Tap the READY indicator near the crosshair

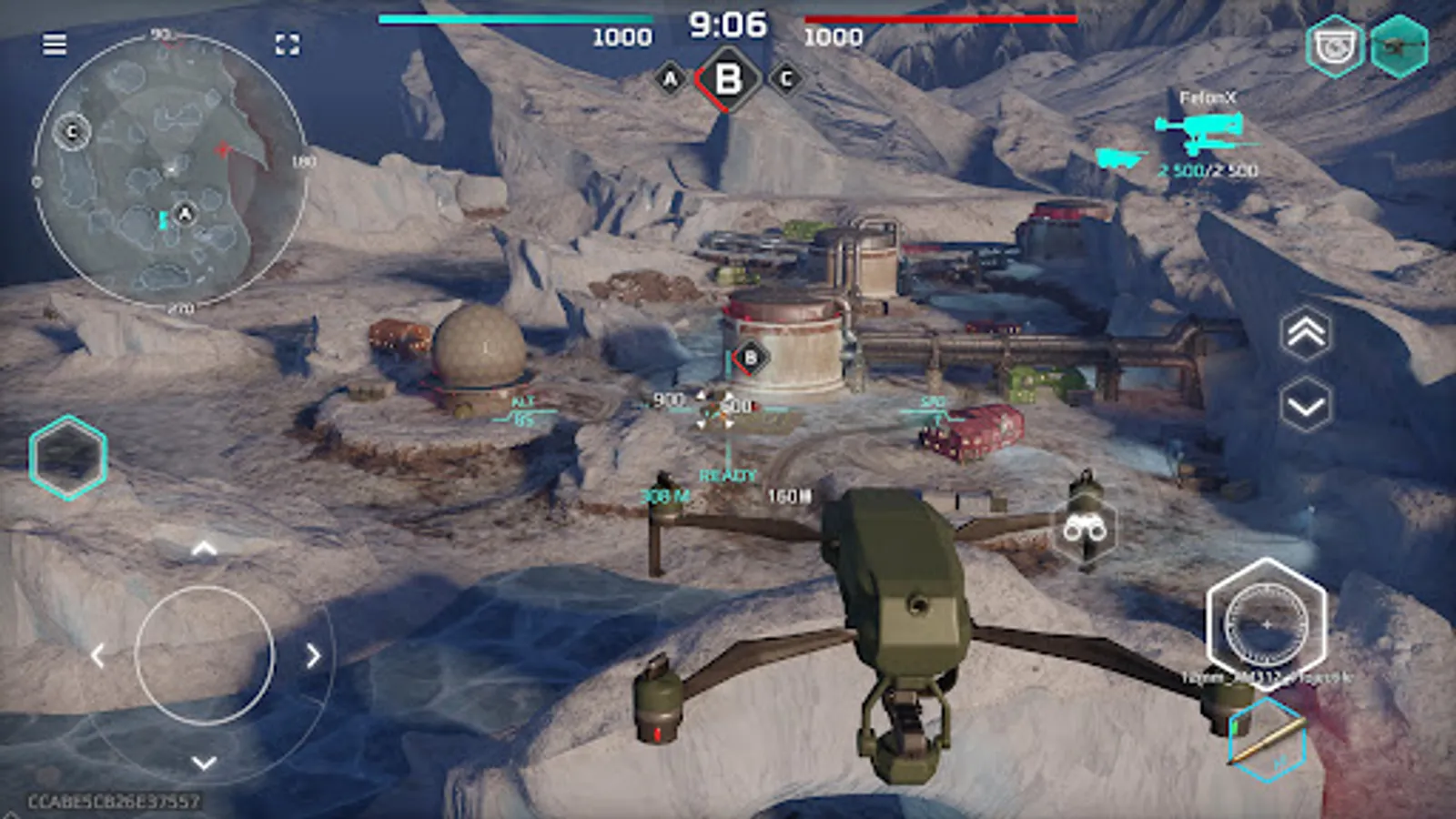click(x=726, y=473)
